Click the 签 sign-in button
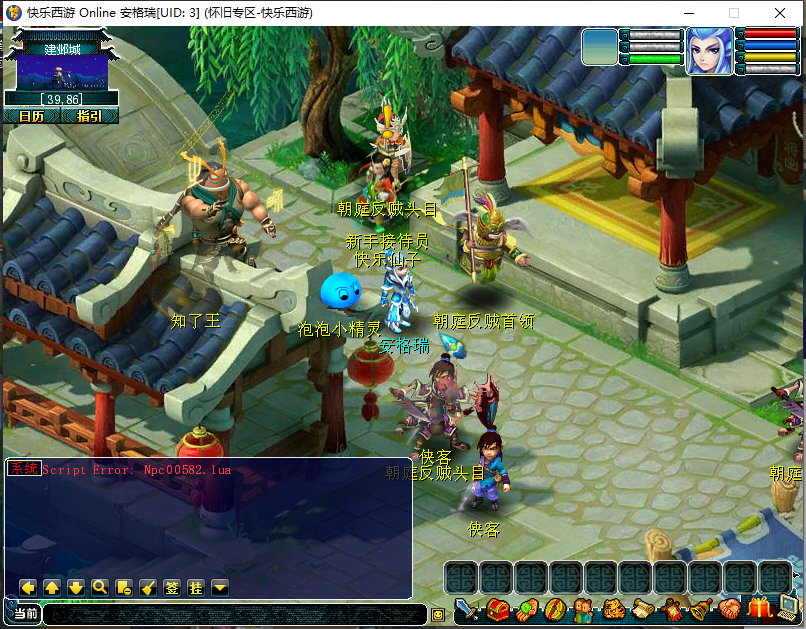Screen dimensions: 806x629 click(x=172, y=587)
